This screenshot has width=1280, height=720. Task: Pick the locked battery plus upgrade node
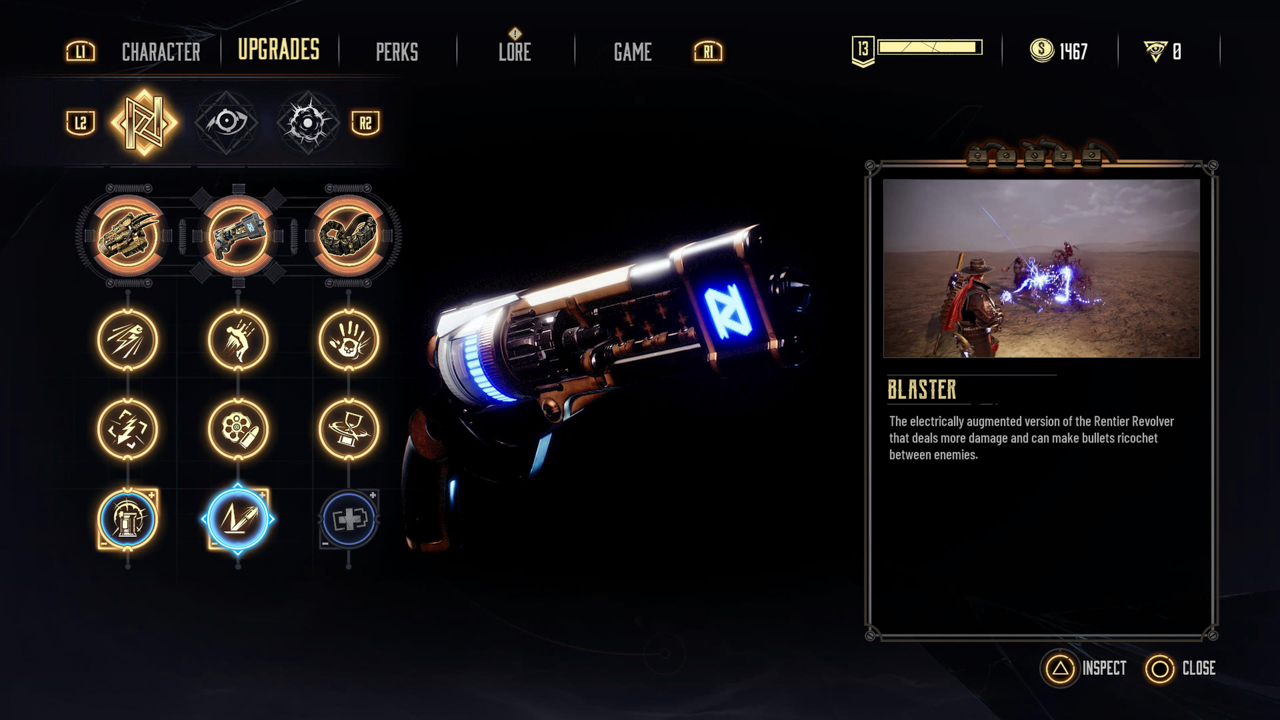pos(348,519)
